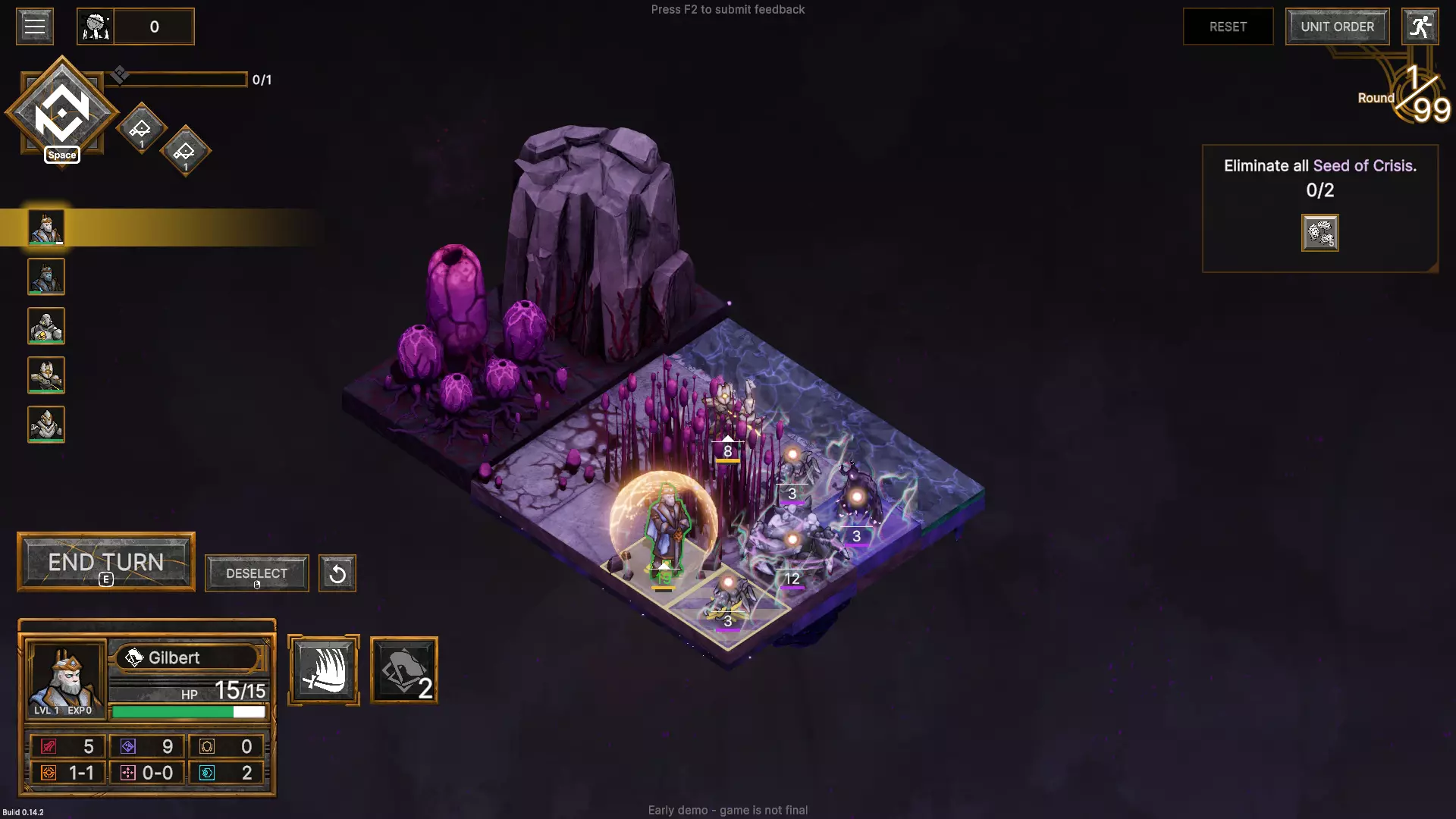Open the UNIT ORDER panel
The image size is (1456, 819).
tap(1337, 27)
